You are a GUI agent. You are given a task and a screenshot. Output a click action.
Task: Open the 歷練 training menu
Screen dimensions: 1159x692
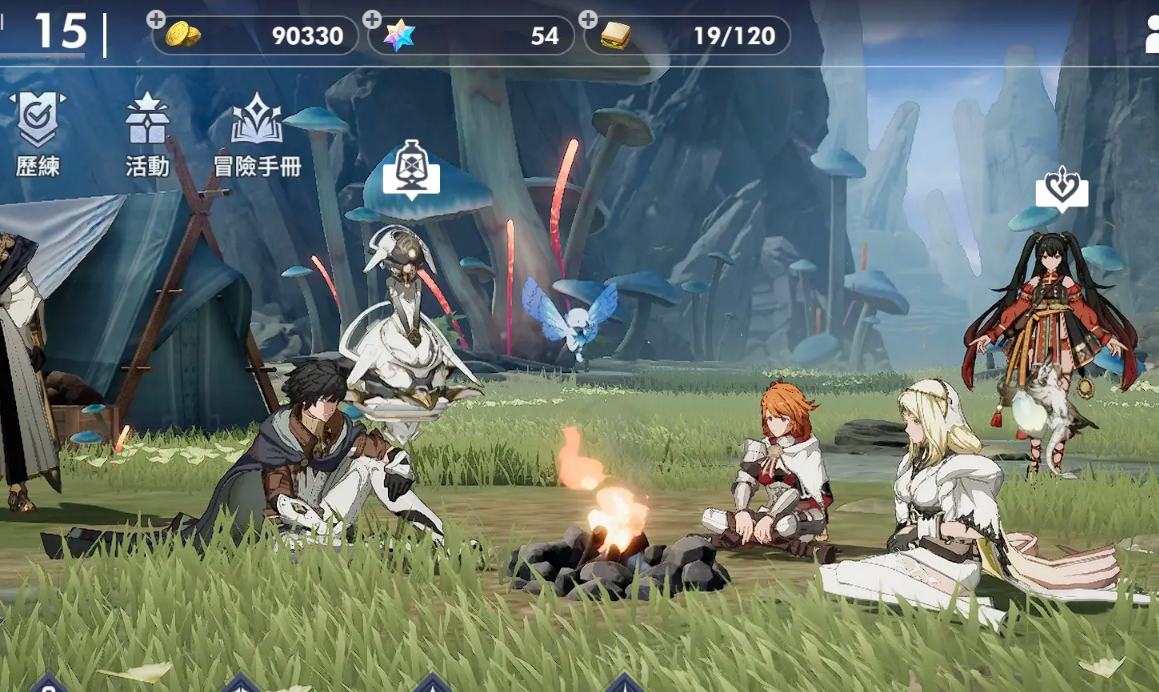coord(37,133)
